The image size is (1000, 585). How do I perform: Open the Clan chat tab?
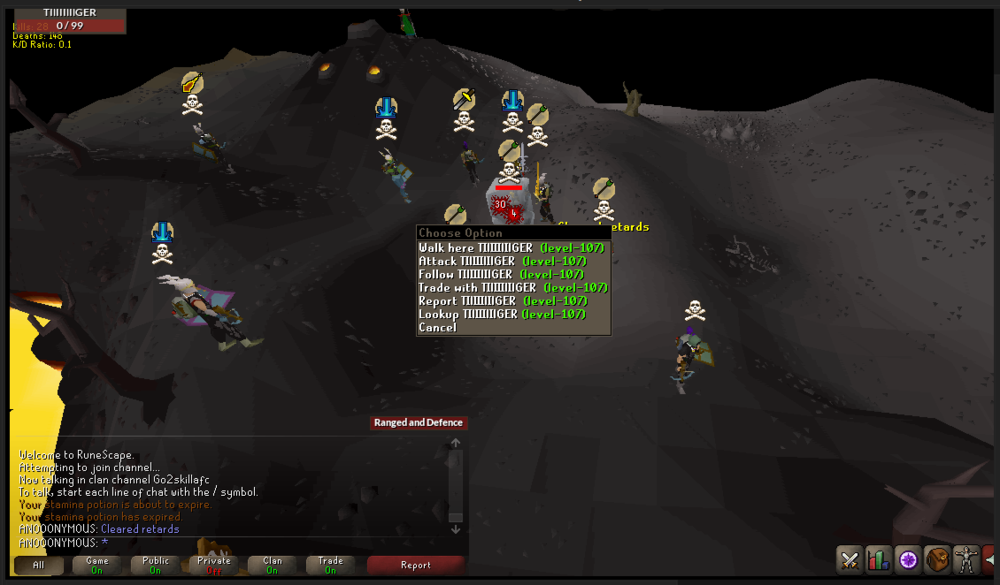tap(271, 565)
